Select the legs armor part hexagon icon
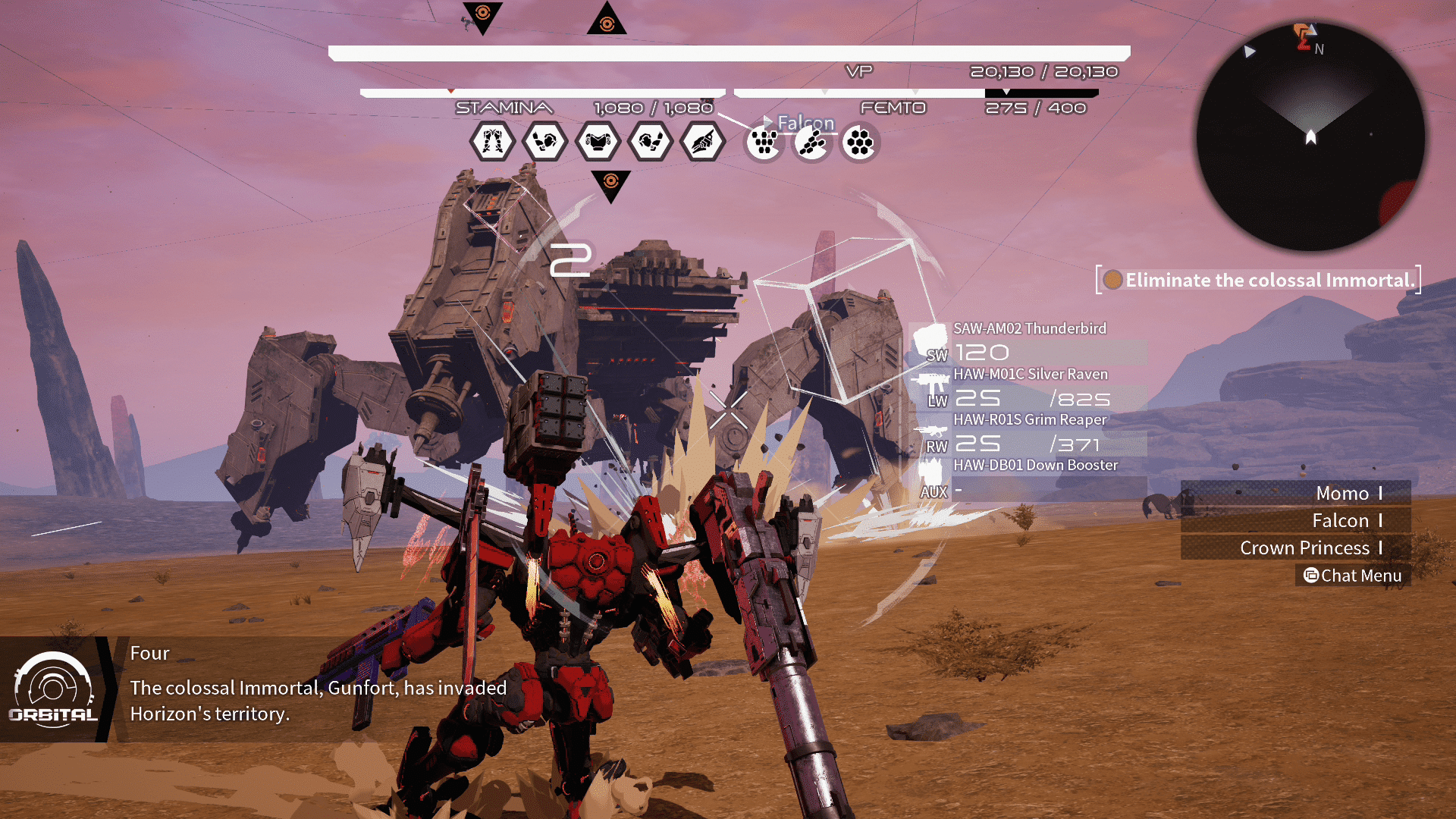Screen dimensions: 1456x819 pyautogui.click(x=491, y=141)
